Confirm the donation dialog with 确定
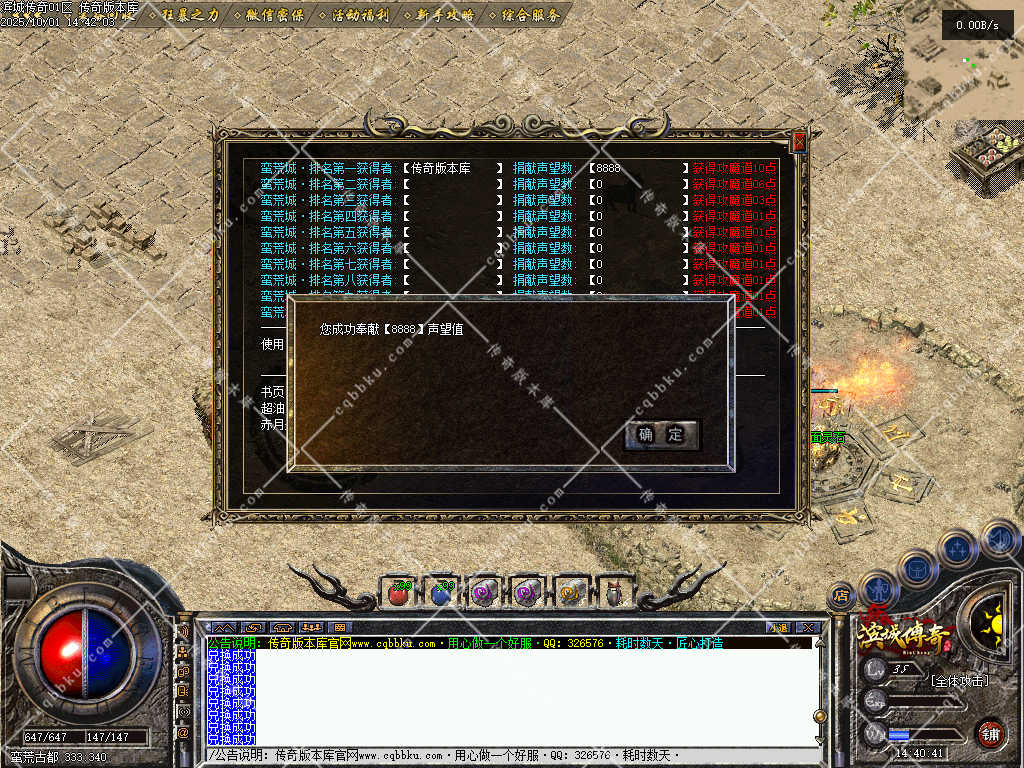The height and width of the screenshot is (768, 1024). pos(661,434)
